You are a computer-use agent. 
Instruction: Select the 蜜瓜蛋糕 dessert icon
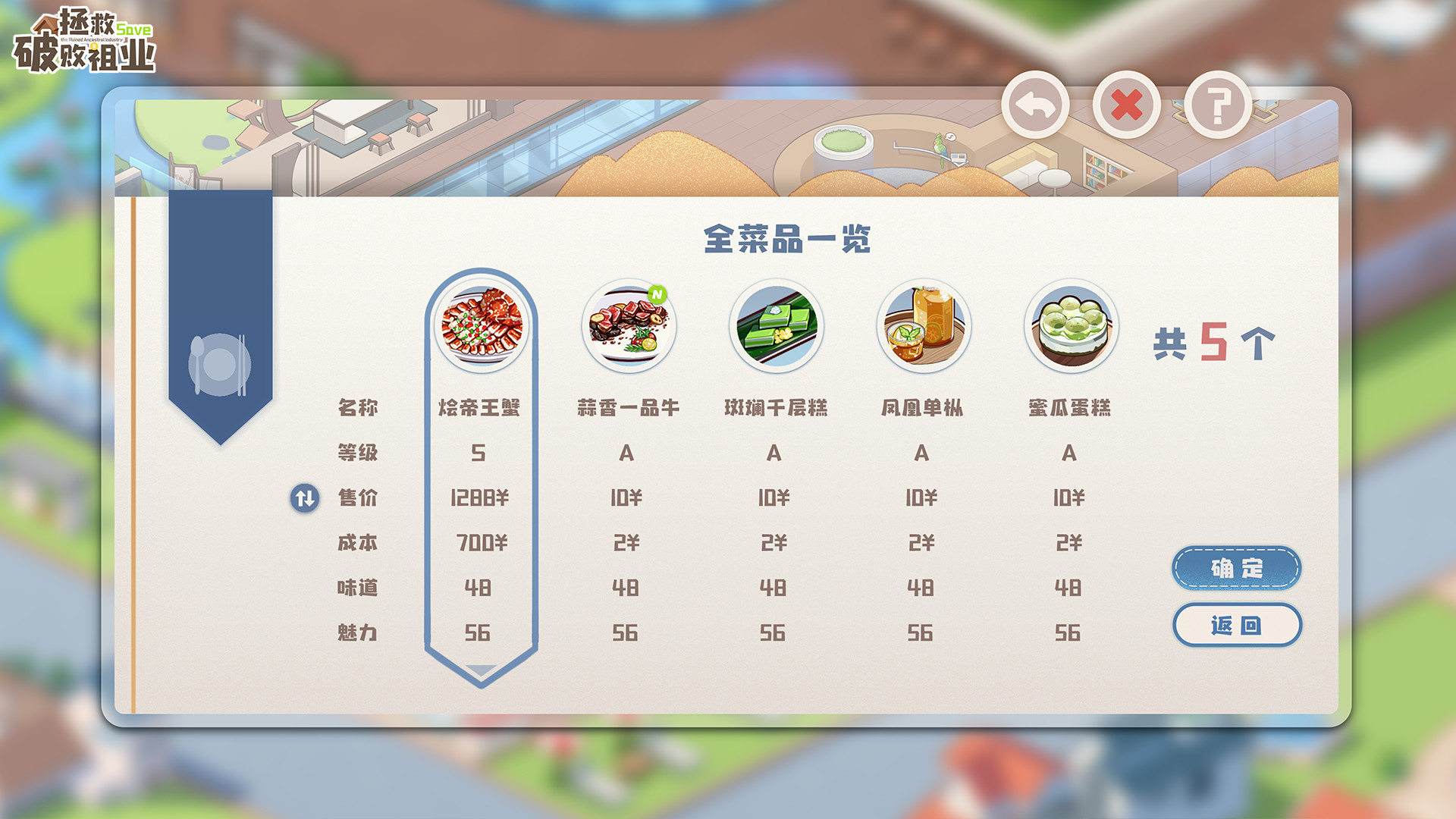coord(1070,325)
